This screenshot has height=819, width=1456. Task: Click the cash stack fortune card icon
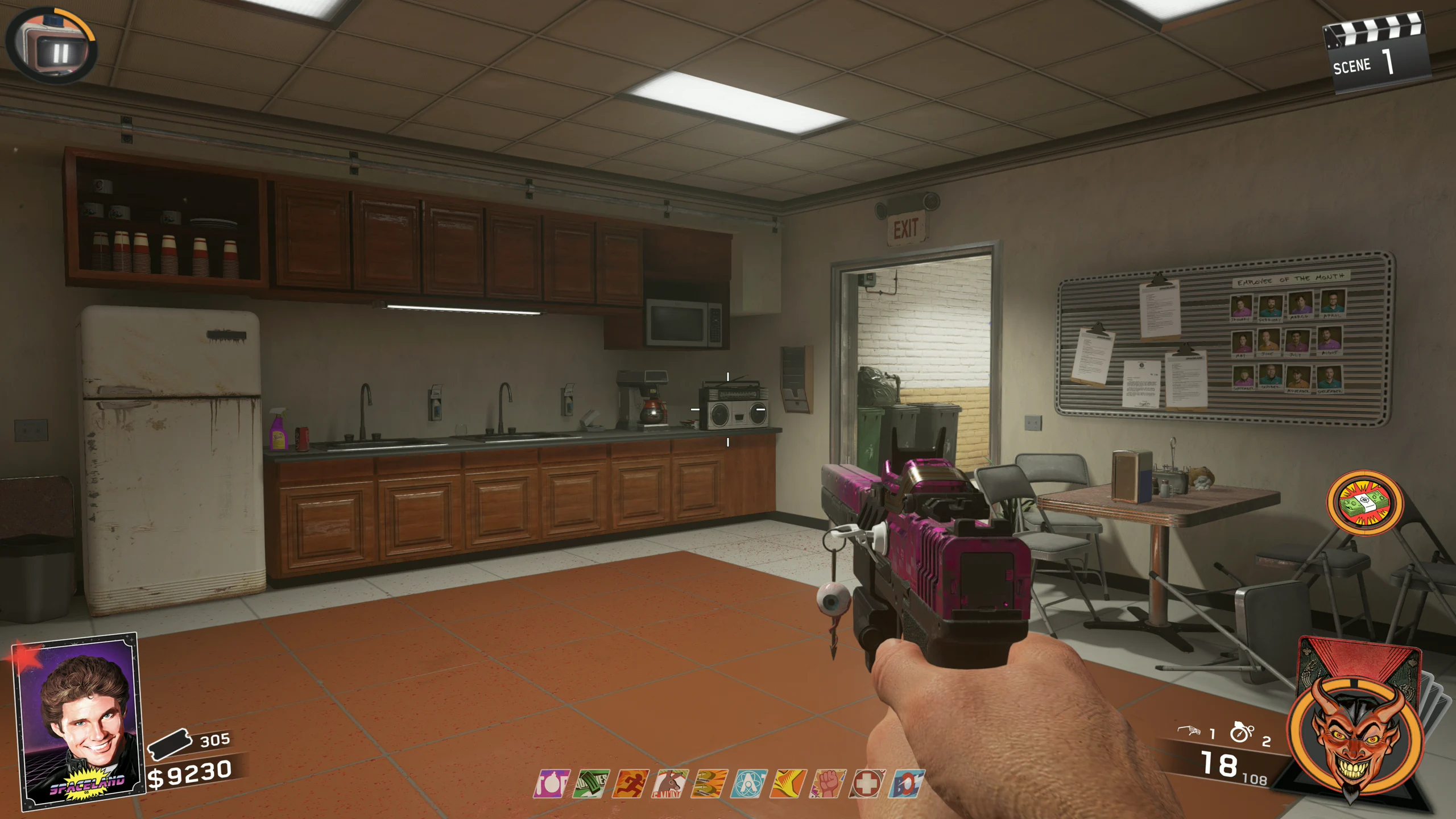(x=1364, y=503)
